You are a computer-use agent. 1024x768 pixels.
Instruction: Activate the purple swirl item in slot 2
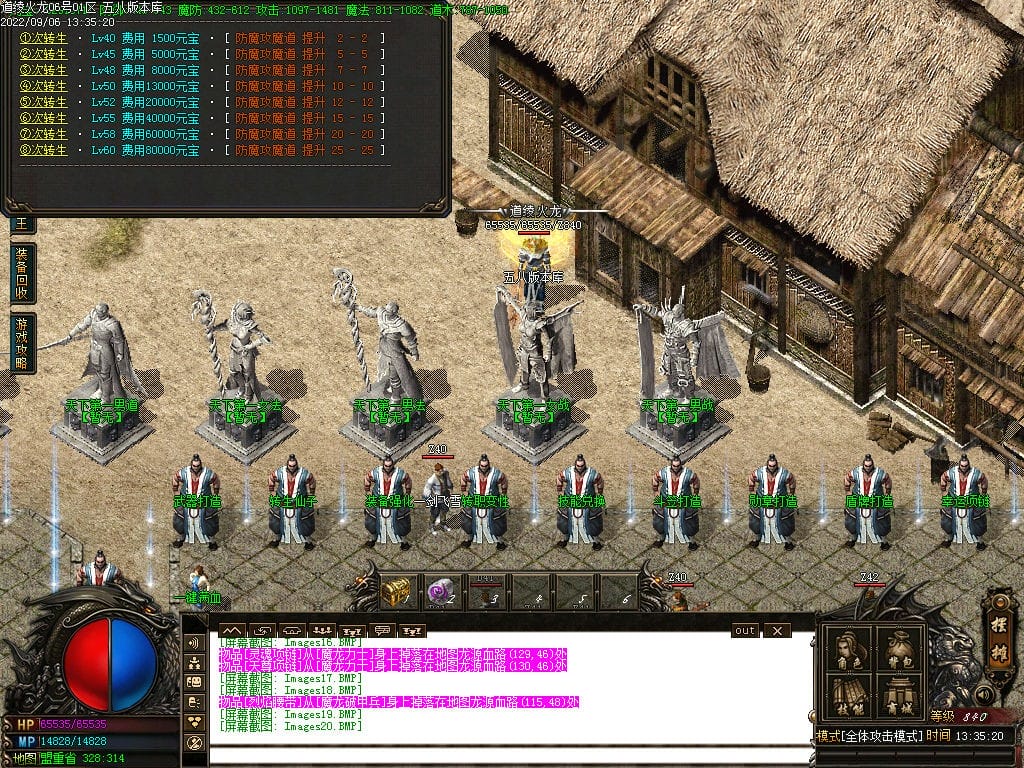click(x=441, y=593)
